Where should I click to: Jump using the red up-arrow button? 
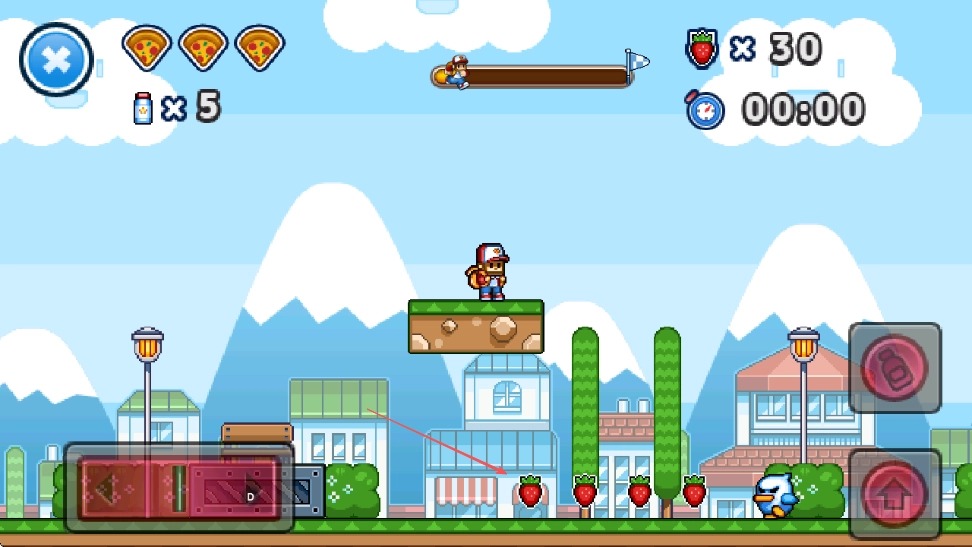pos(895,494)
